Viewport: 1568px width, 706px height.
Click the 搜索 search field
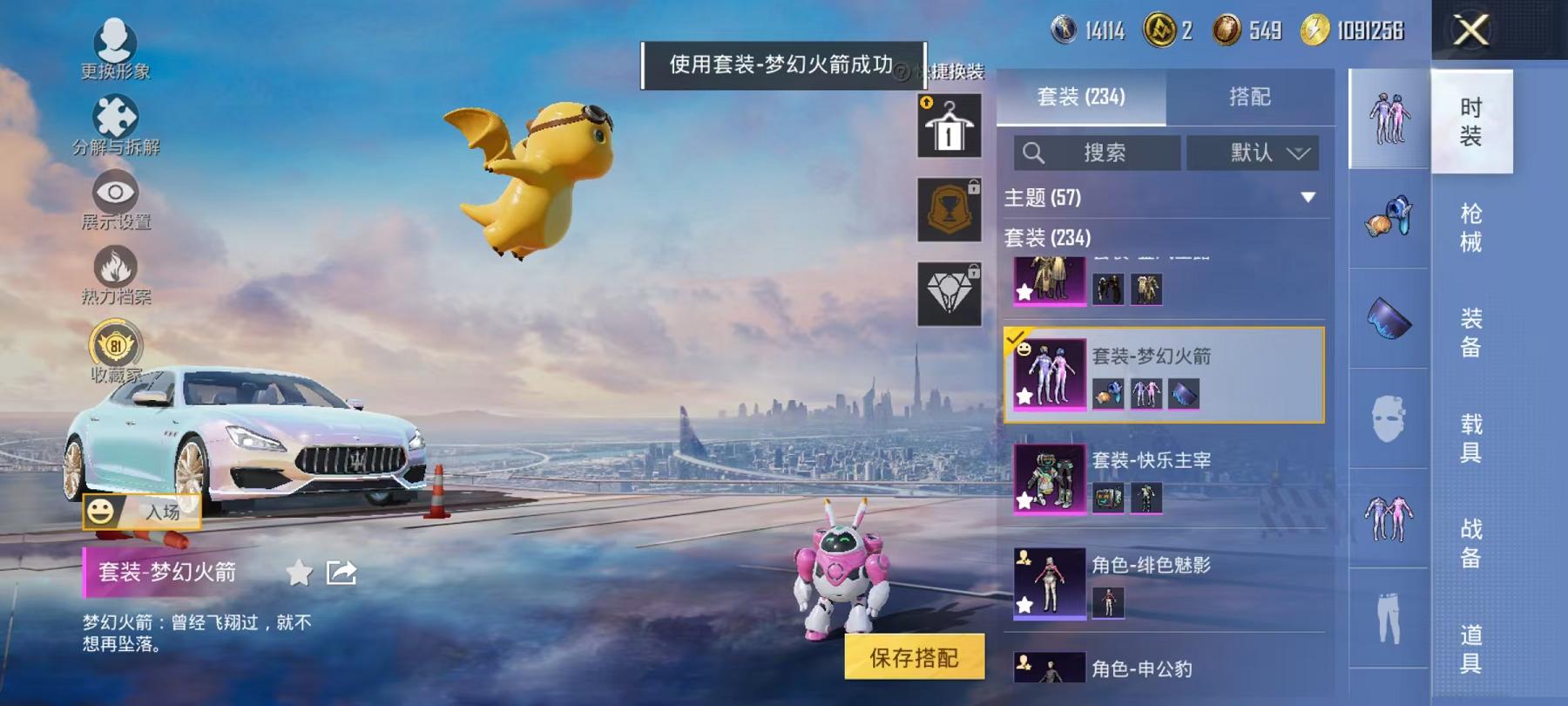[x=1106, y=153]
